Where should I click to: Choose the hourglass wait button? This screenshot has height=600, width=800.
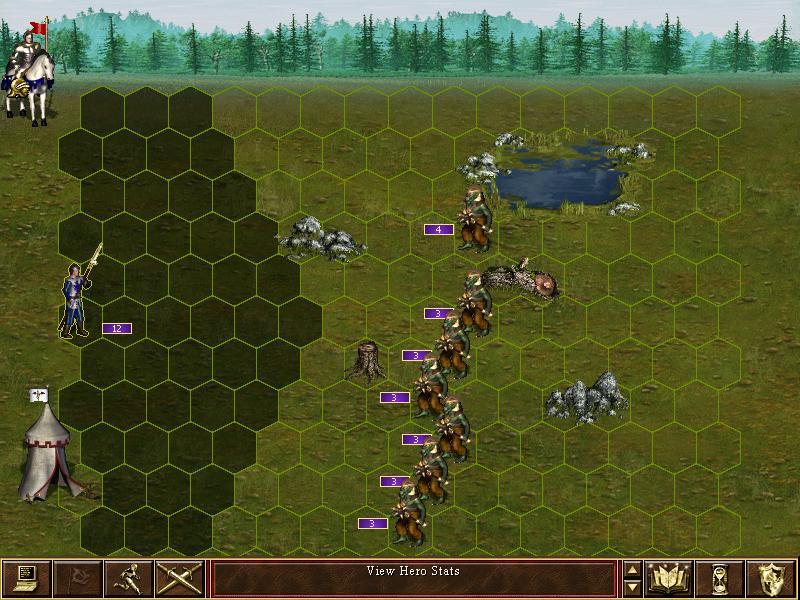coord(720,578)
